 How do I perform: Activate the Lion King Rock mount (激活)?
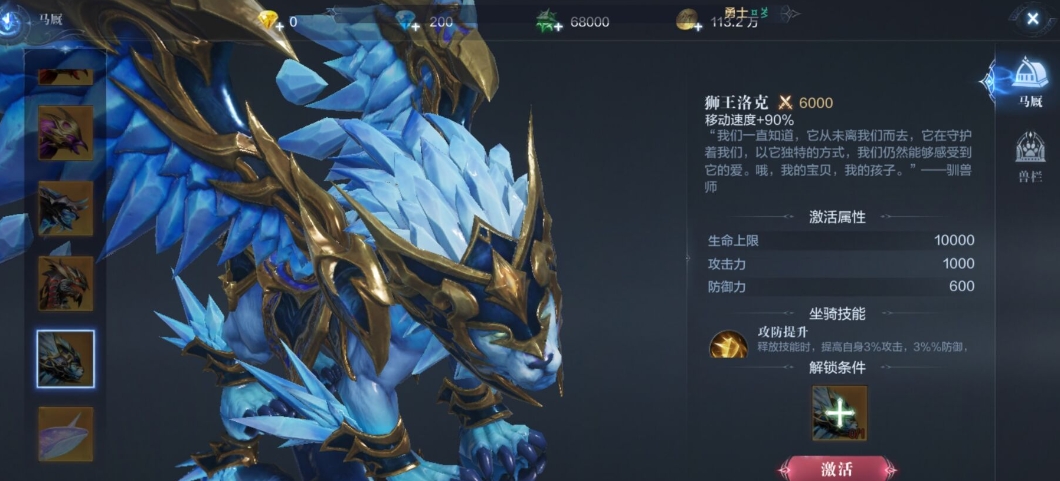tap(837, 468)
